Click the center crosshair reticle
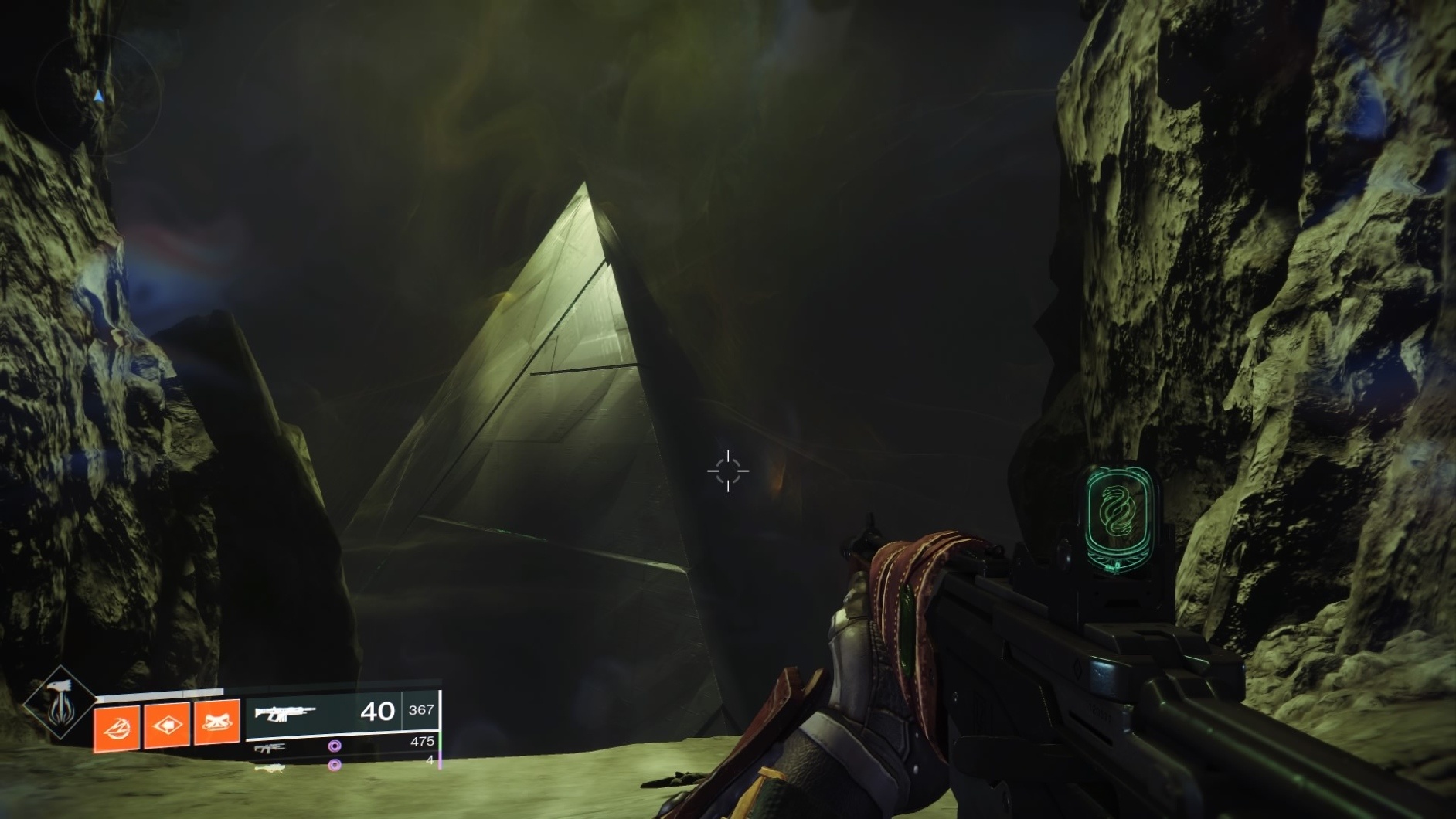The image size is (1456, 819). click(727, 470)
